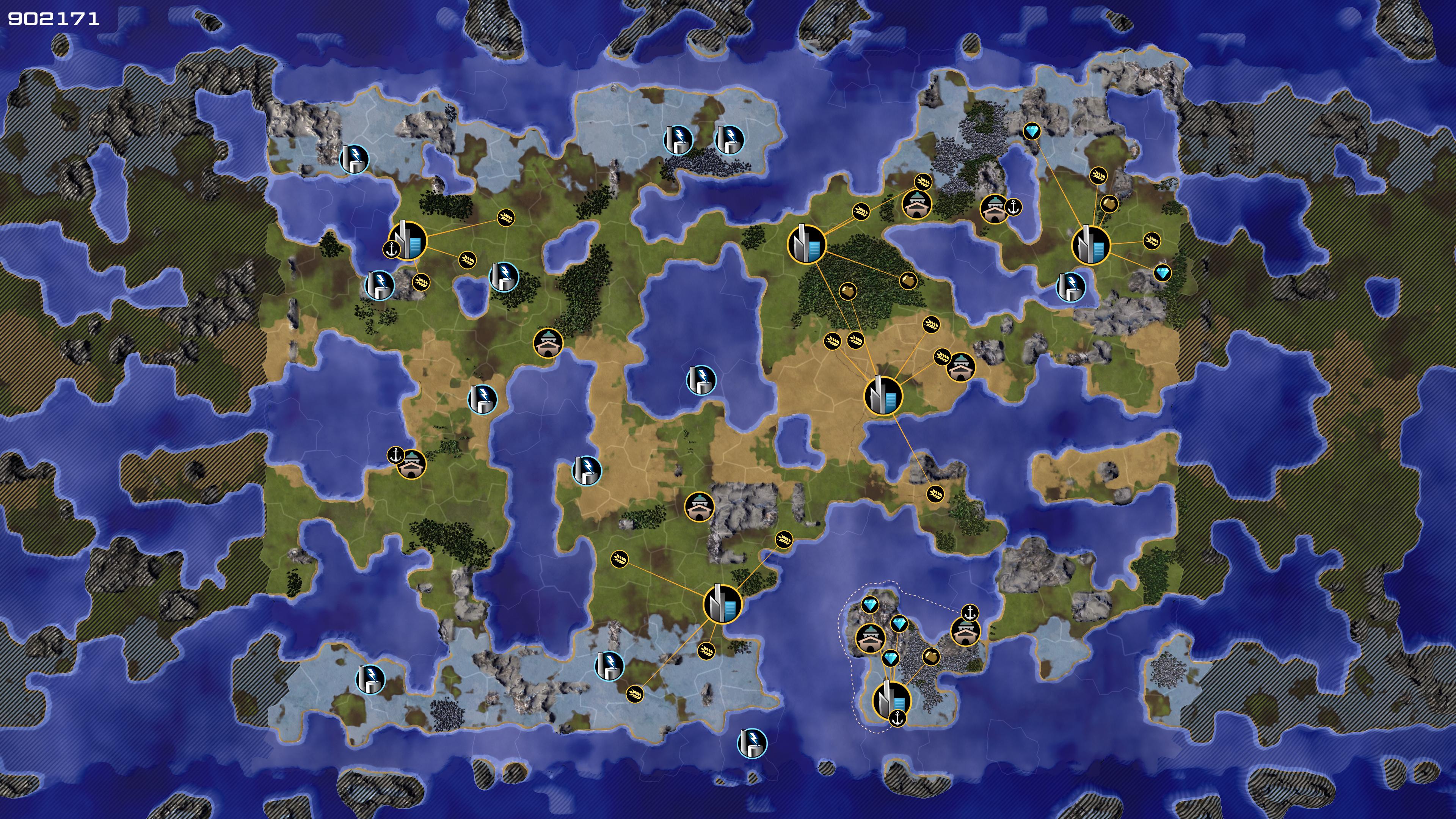Choose the anchor-badged fort on the dashed-outline island
The width and height of the screenshot is (1456, 819).
click(965, 631)
